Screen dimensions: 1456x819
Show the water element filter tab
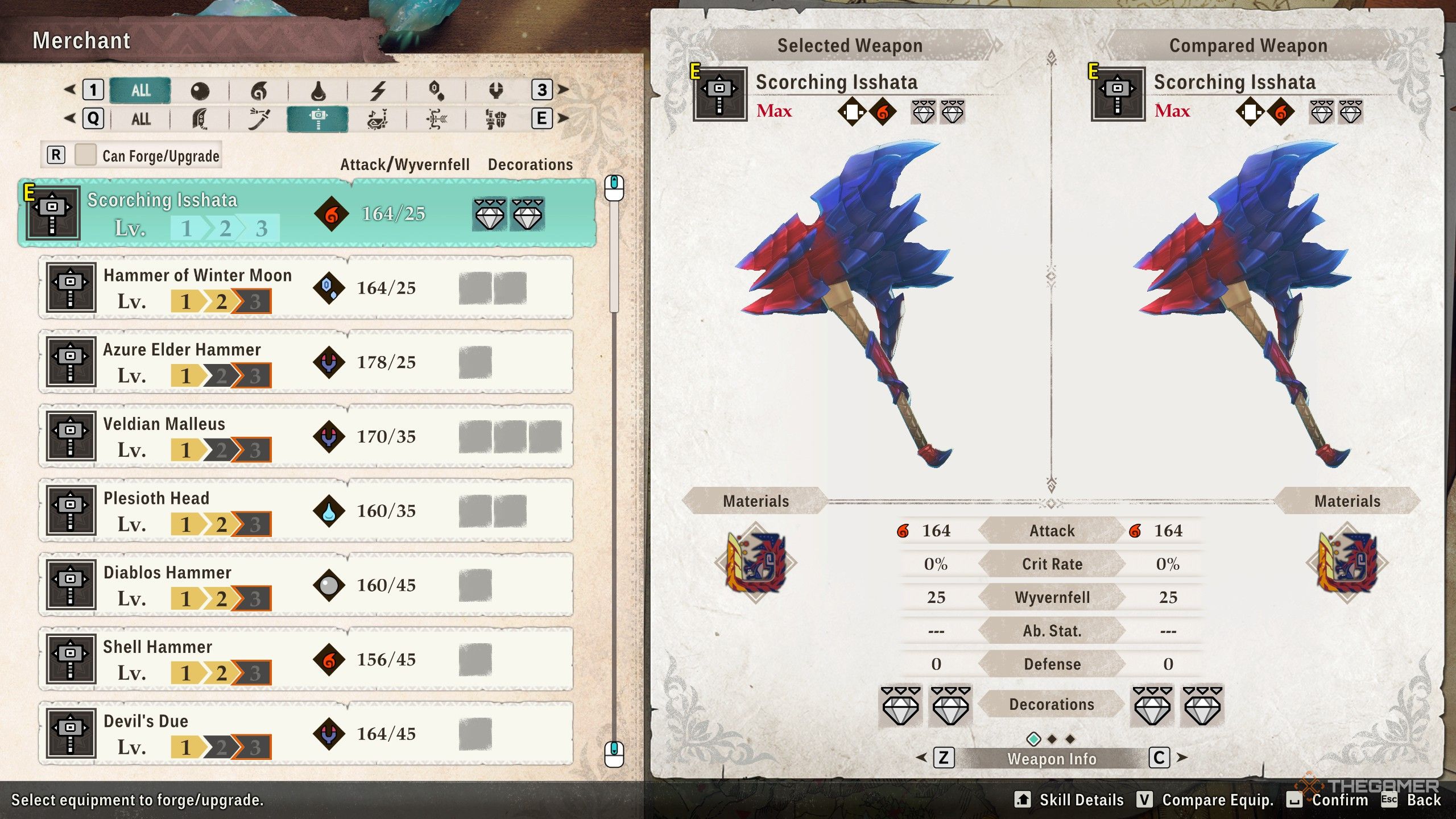pyautogui.click(x=318, y=90)
